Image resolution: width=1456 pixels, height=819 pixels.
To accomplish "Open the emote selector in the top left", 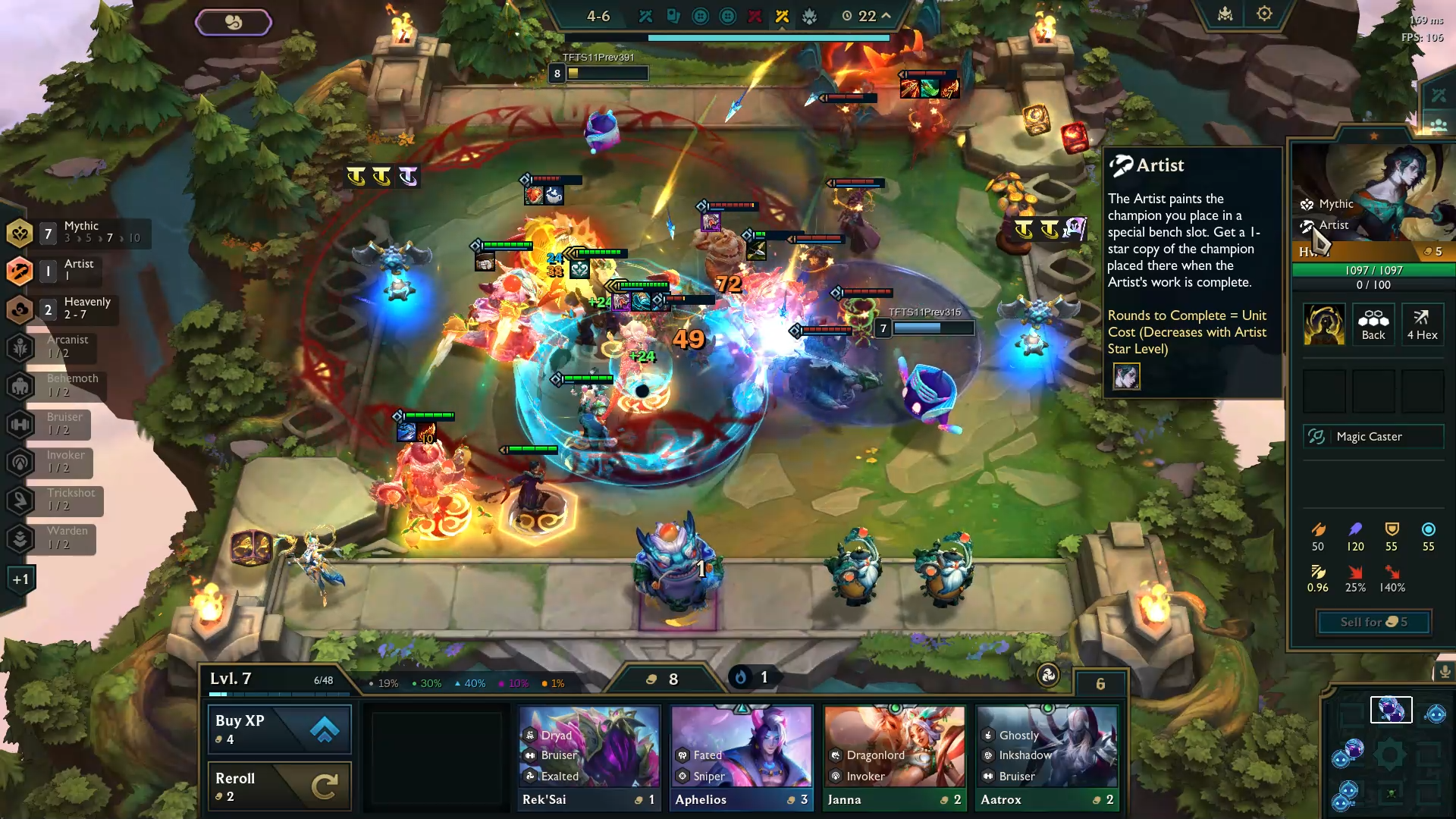I will 234,22.
